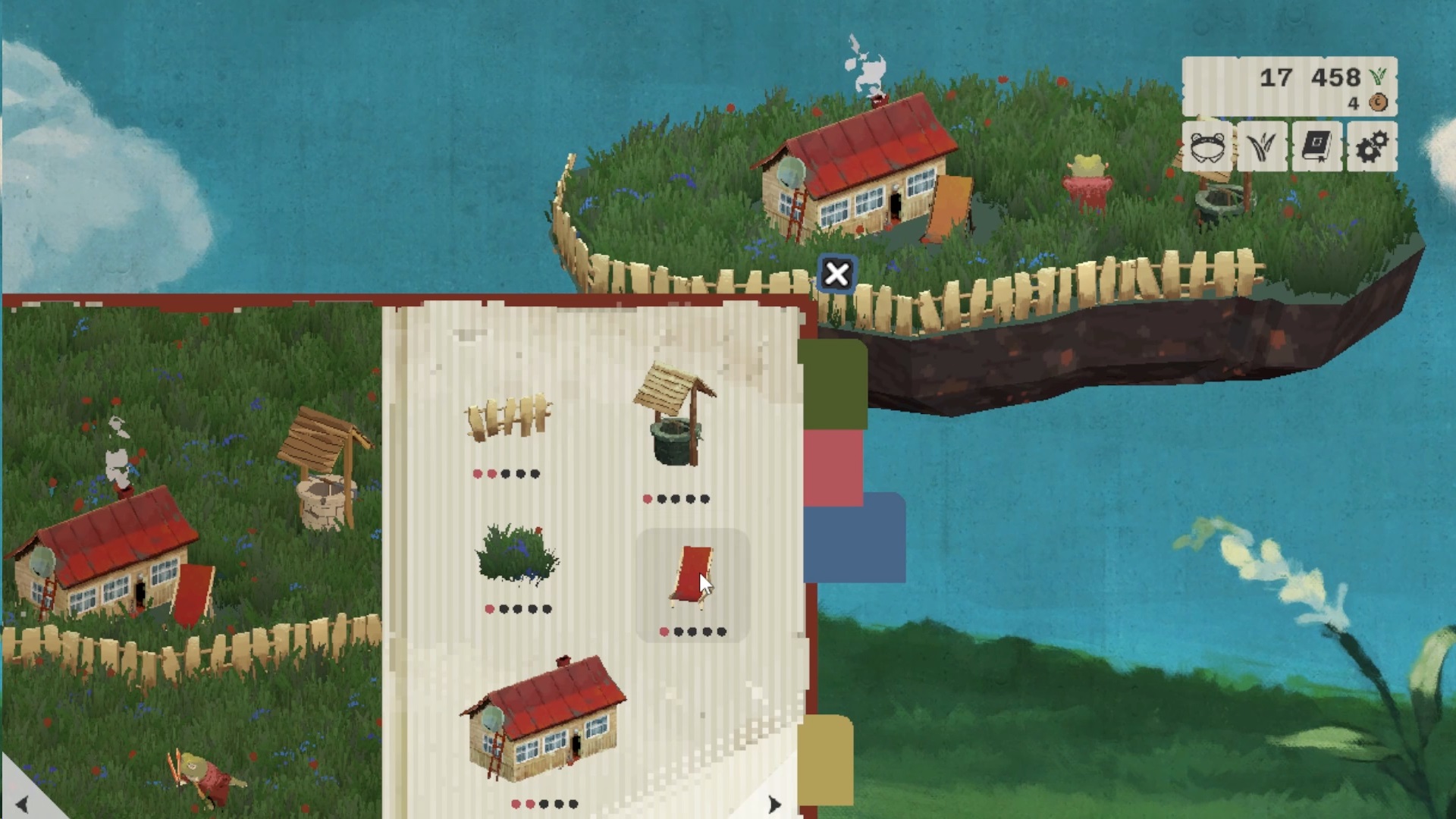Choose the red-roofed house item

pyautogui.click(x=544, y=720)
